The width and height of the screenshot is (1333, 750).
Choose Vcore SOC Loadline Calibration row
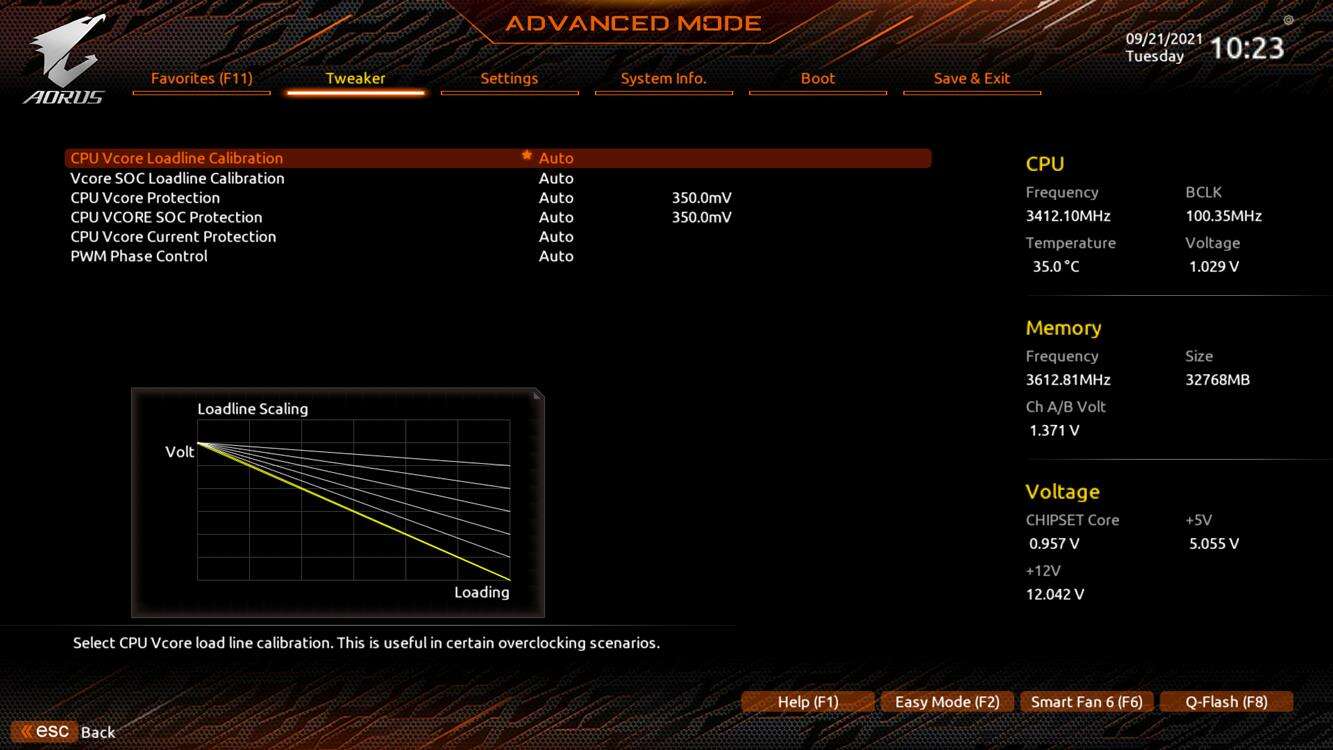tap(177, 178)
